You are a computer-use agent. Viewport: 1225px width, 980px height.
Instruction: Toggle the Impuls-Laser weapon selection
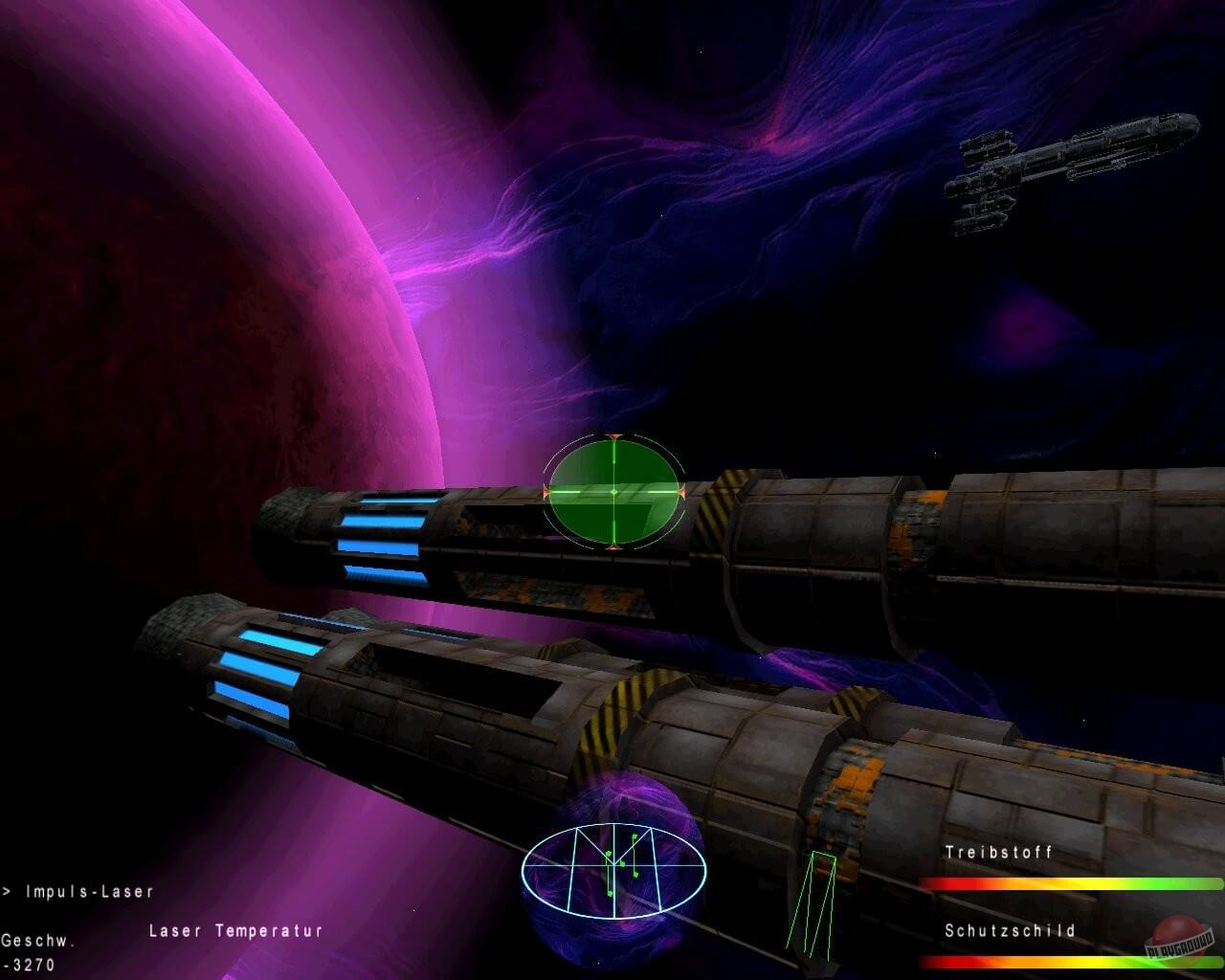91,891
